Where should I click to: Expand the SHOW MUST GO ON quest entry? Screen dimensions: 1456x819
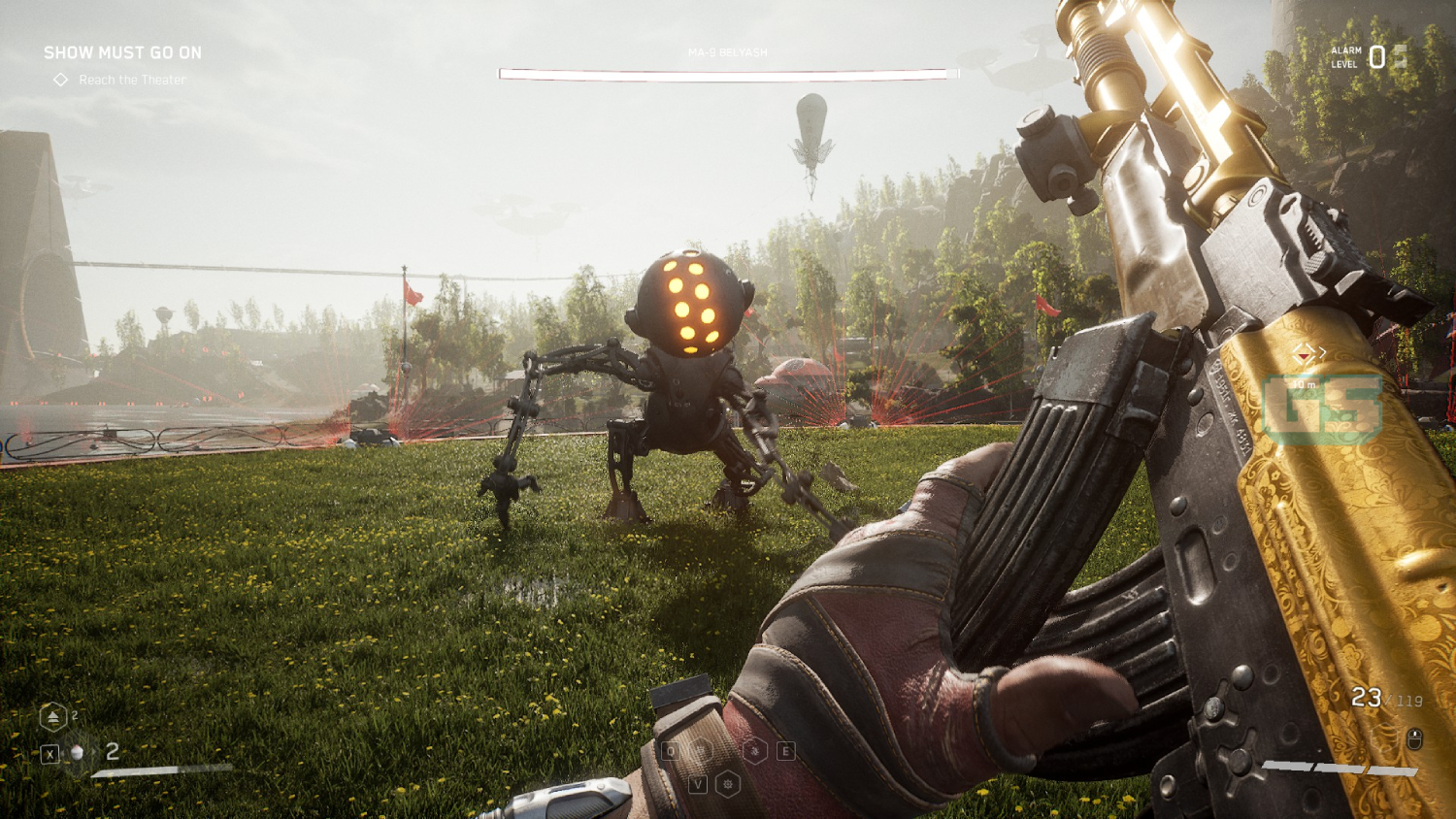pos(121,52)
